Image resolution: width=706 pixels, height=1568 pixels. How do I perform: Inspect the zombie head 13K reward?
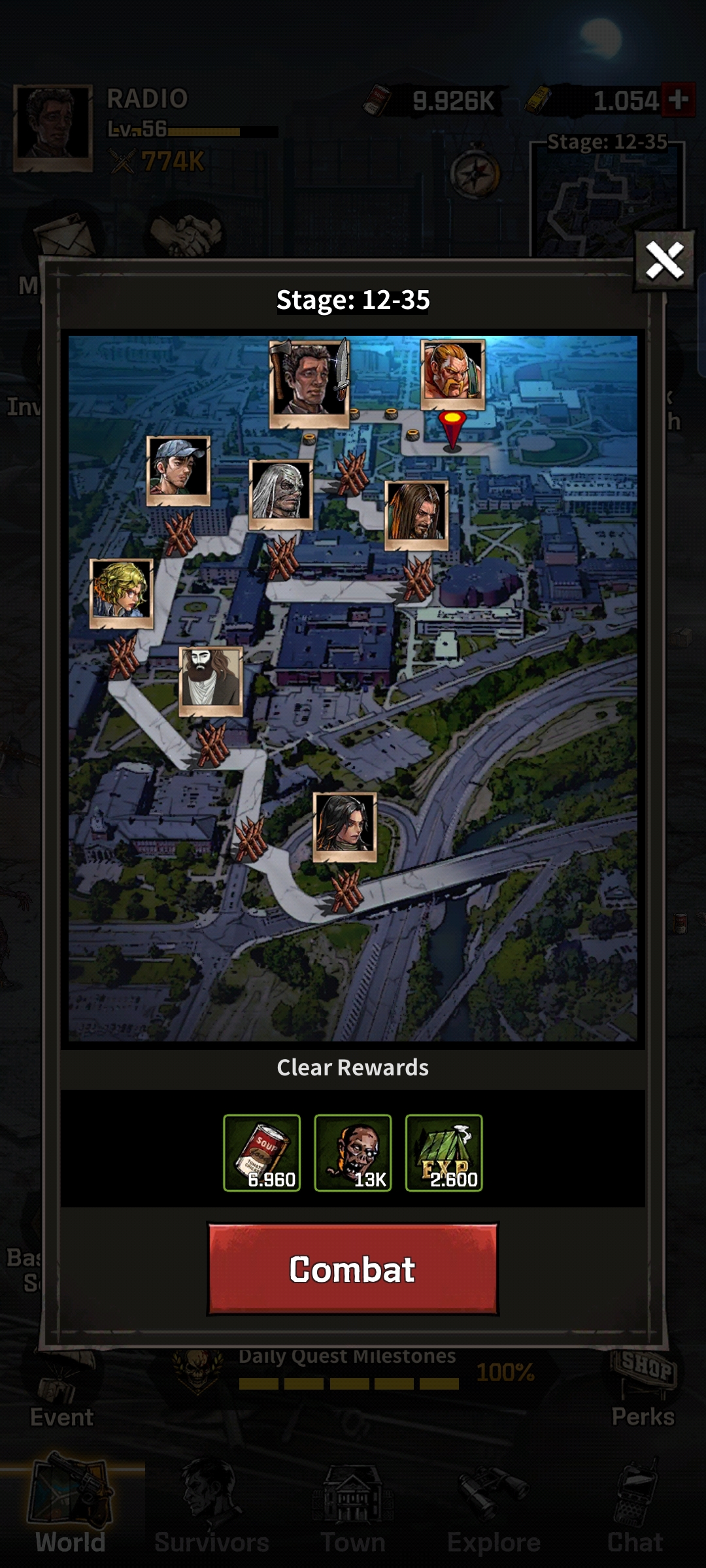(x=353, y=1152)
